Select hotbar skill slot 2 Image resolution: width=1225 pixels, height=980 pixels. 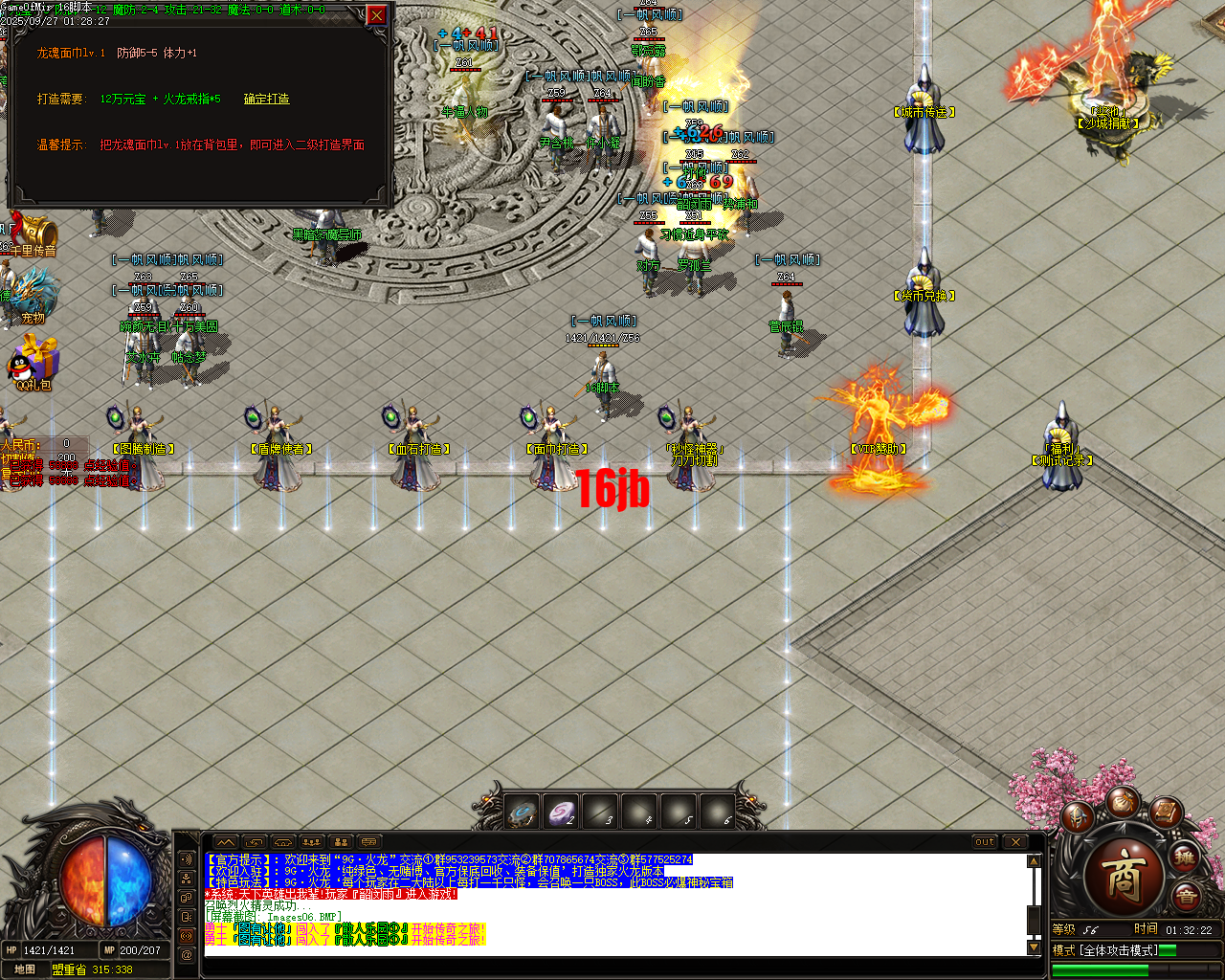point(560,812)
